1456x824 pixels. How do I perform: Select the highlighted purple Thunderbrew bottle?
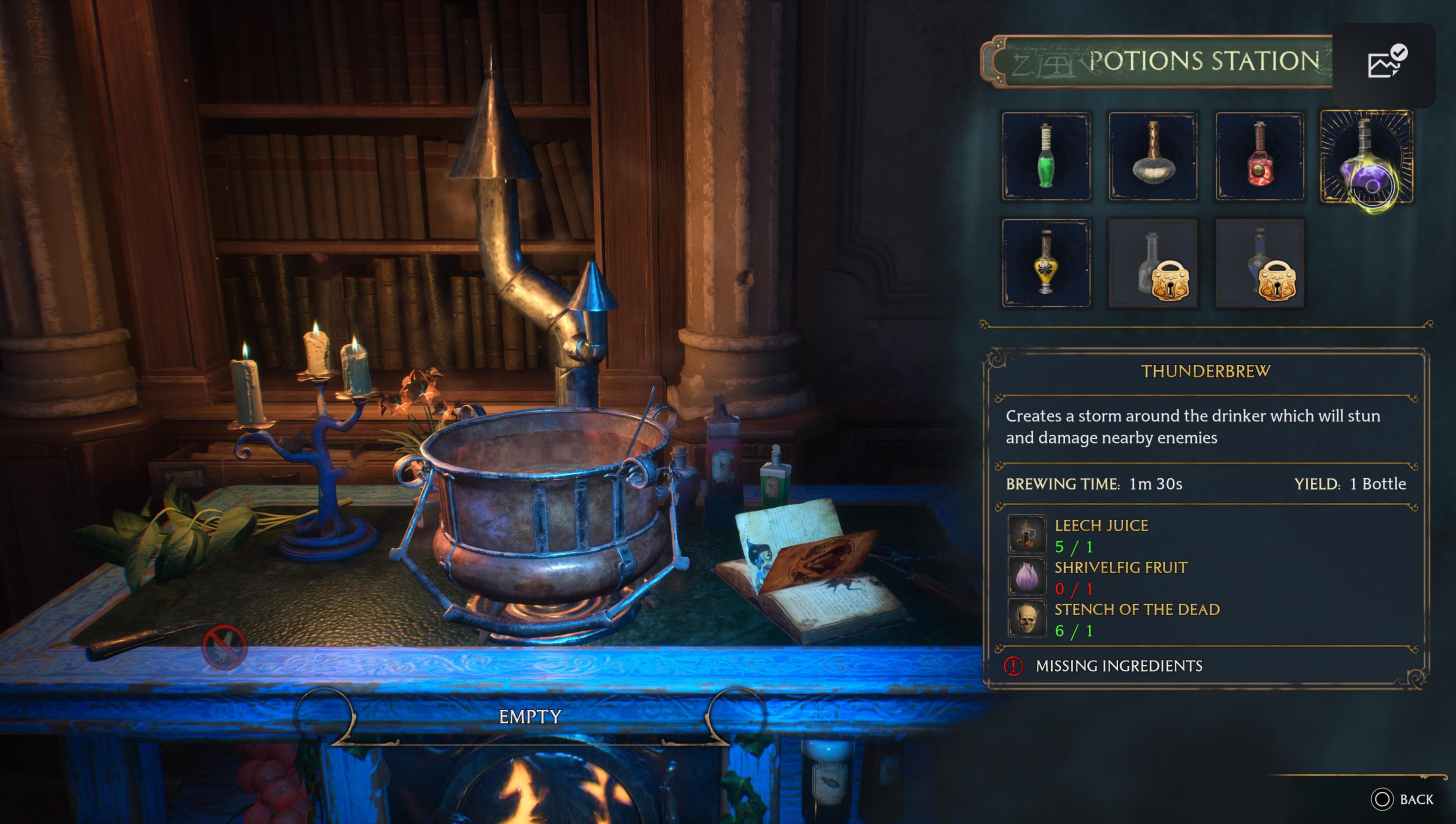(x=1366, y=156)
